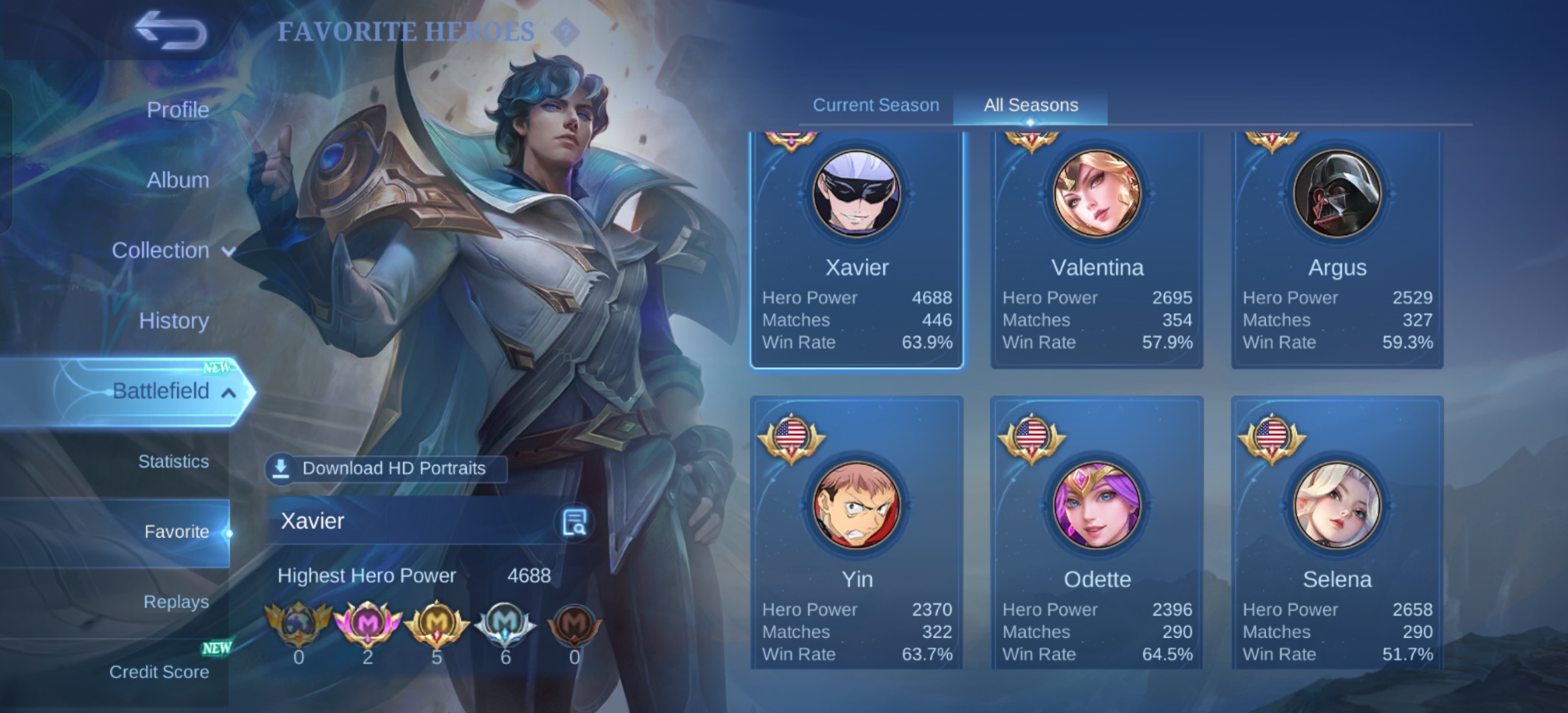The width and height of the screenshot is (1568, 713).
Task: Choose the Yin hero card
Action: [857, 535]
